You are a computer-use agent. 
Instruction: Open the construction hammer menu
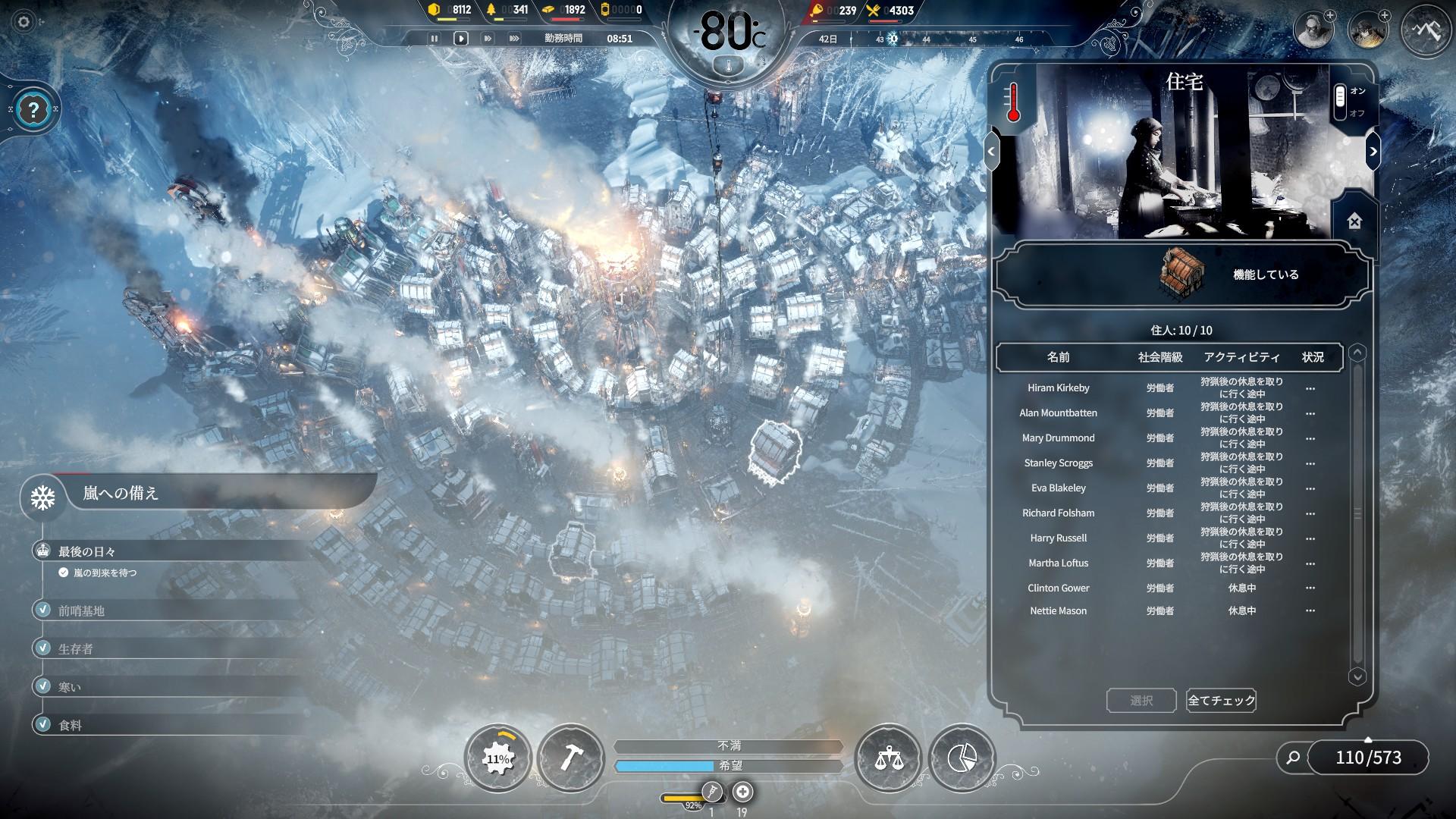coord(570,758)
